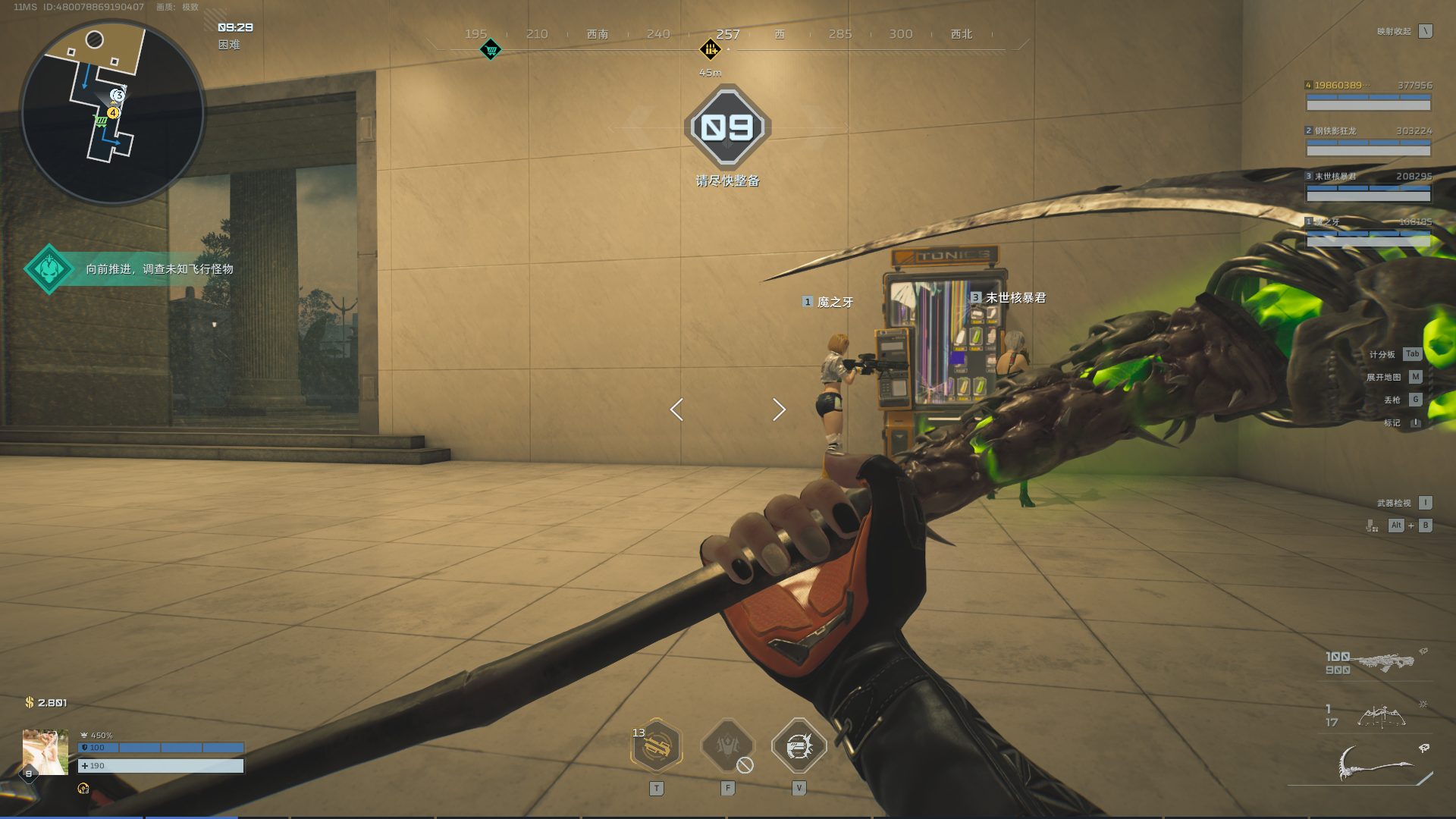Activate the gold weapon ability showing 13
Viewport: 1456px width, 819px height.
[x=657, y=747]
